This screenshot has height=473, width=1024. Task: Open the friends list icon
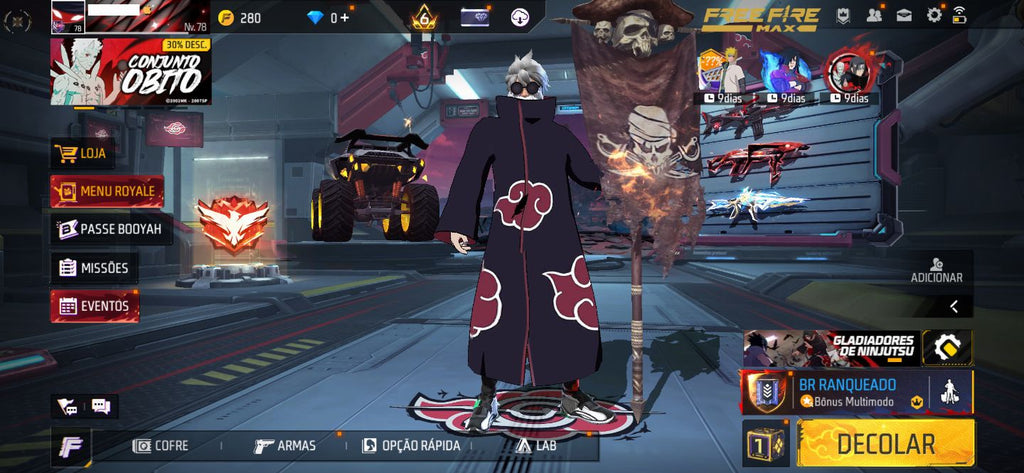(875, 15)
